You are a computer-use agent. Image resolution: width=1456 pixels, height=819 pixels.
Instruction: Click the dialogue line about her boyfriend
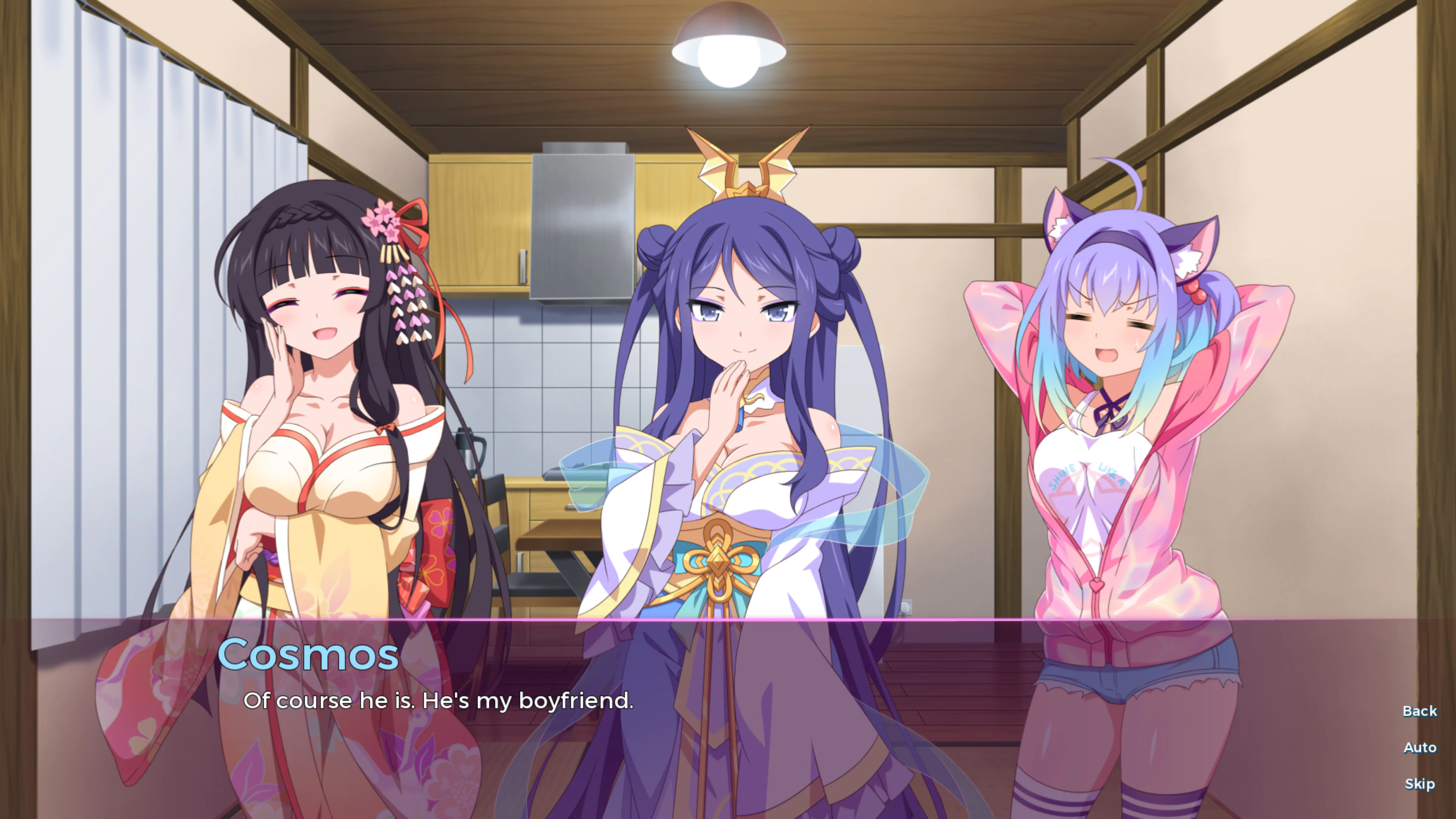click(440, 701)
